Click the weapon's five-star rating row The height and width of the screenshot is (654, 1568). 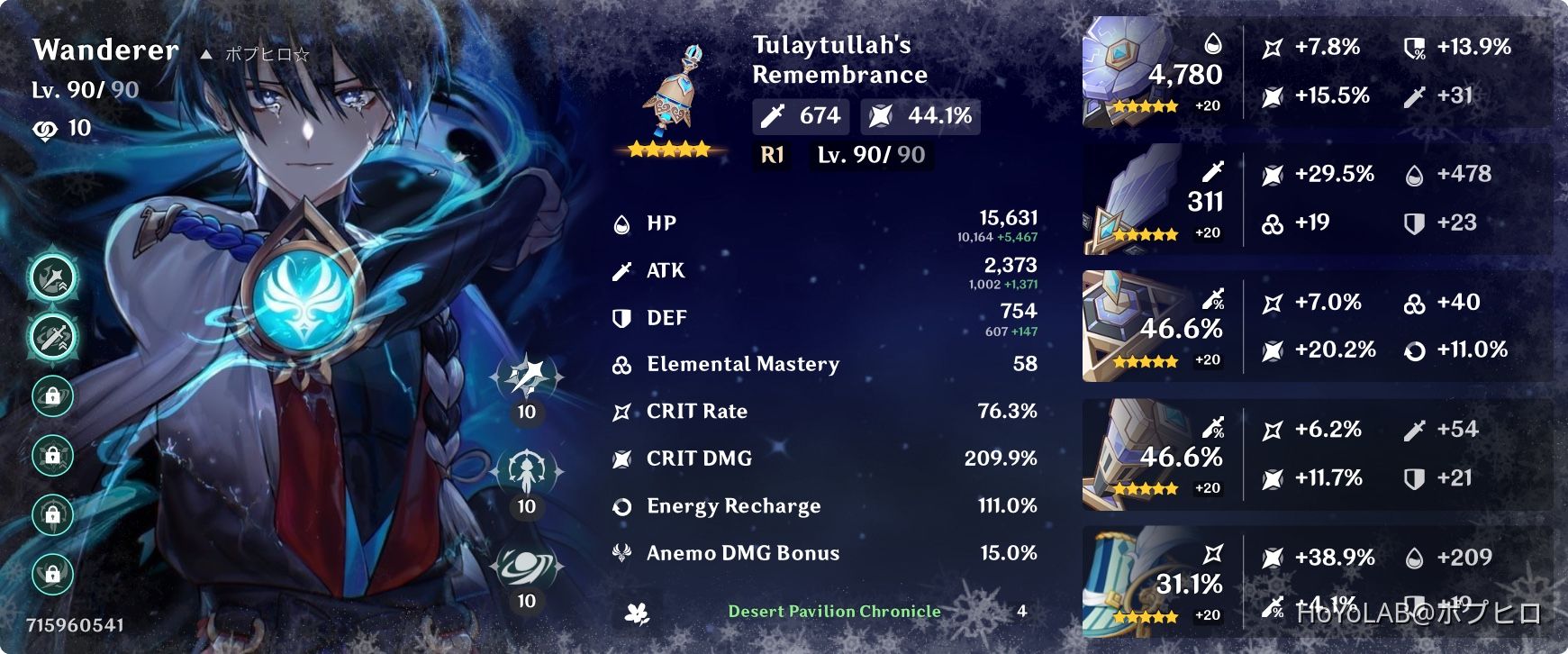pyautogui.click(x=668, y=150)
